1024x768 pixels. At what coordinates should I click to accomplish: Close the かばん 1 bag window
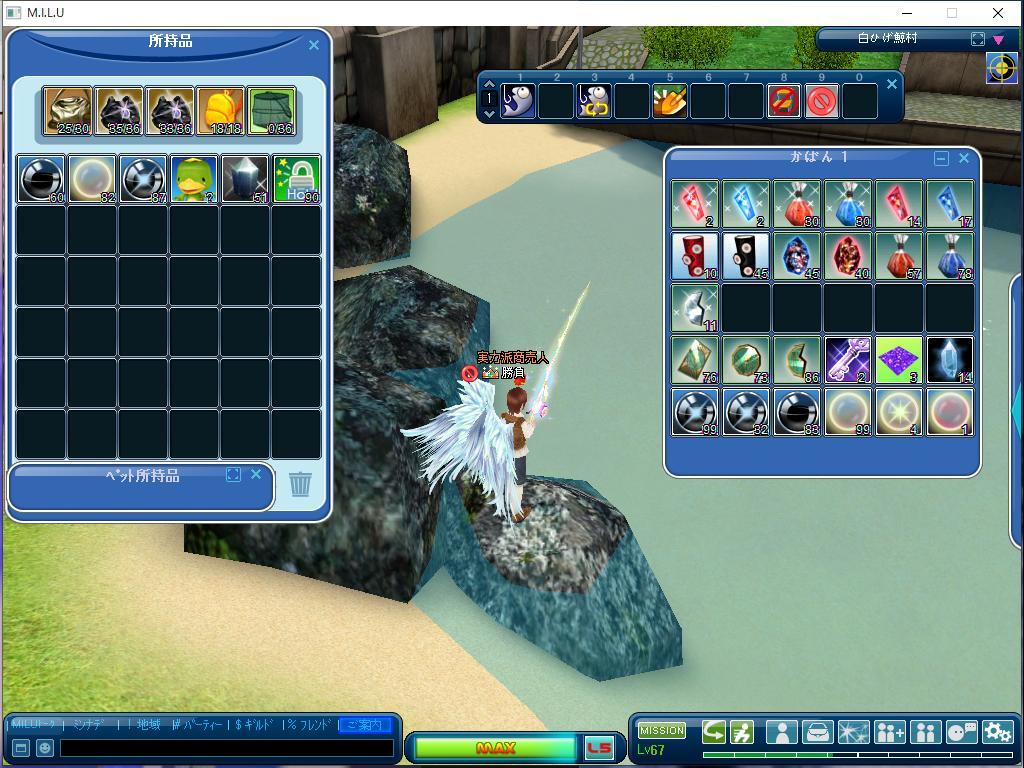click(964, 158)
